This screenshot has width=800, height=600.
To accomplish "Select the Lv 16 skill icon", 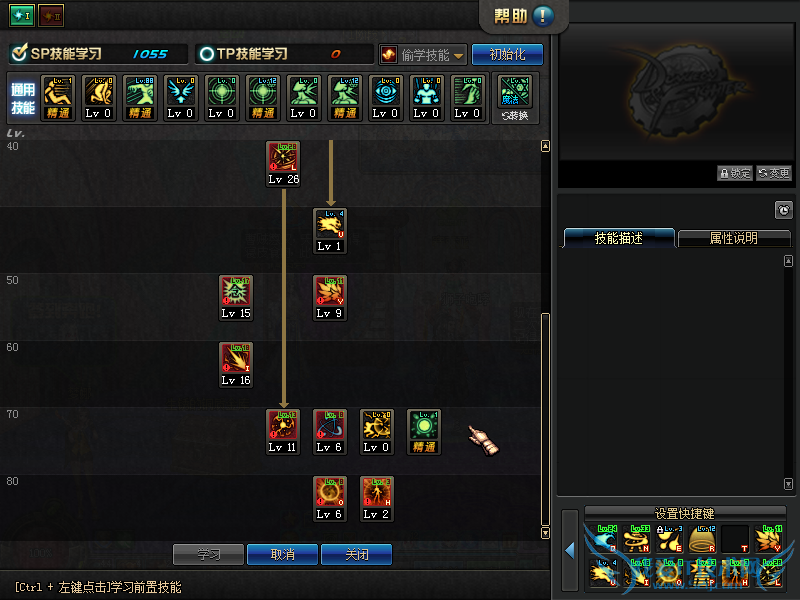I will [237, 358].
